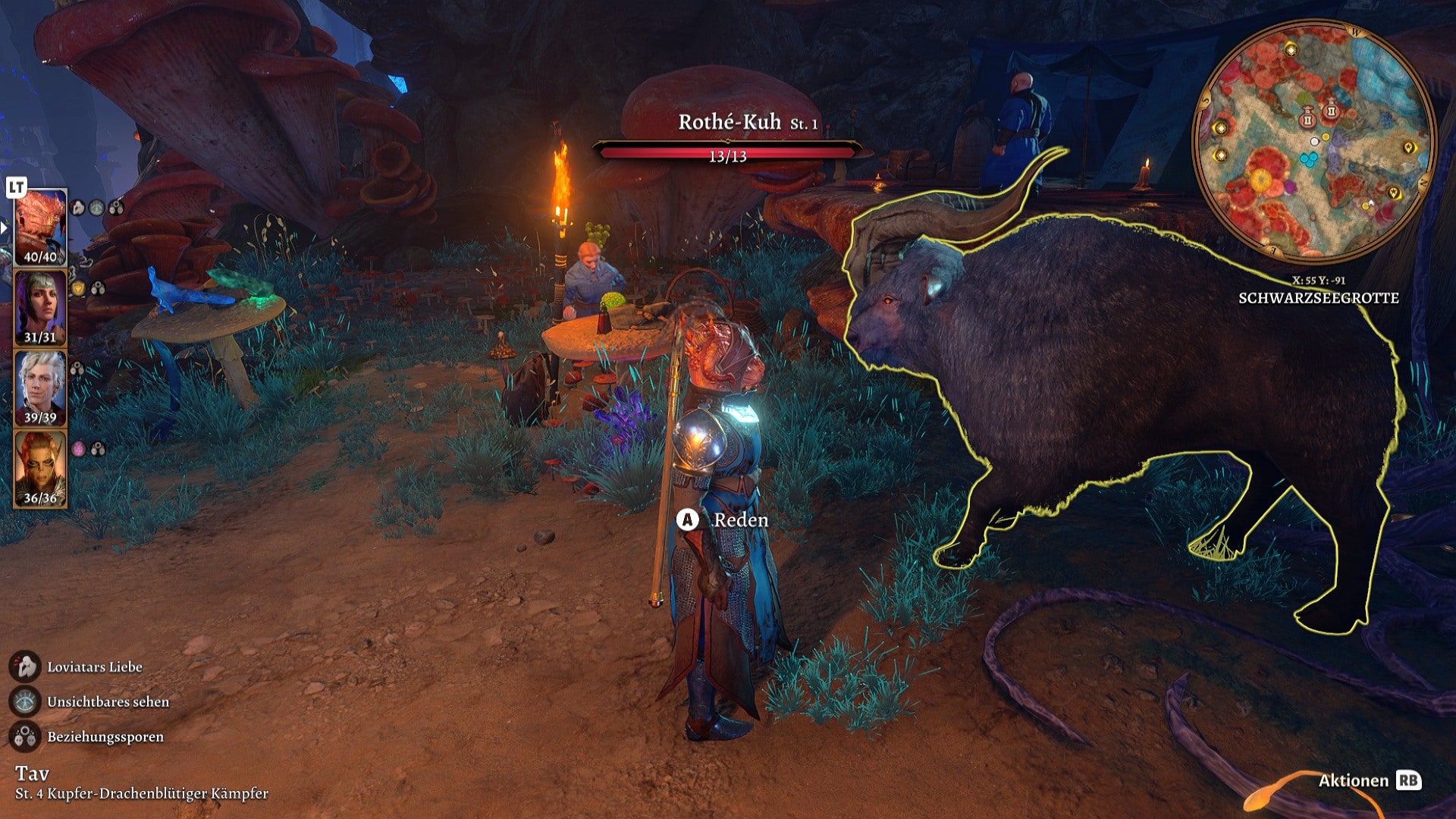Image resolution: width=1456 pixels, height=819 pixels.
Task: Select the white-haired Astarion portrait
Action: [x=40, y=388]
